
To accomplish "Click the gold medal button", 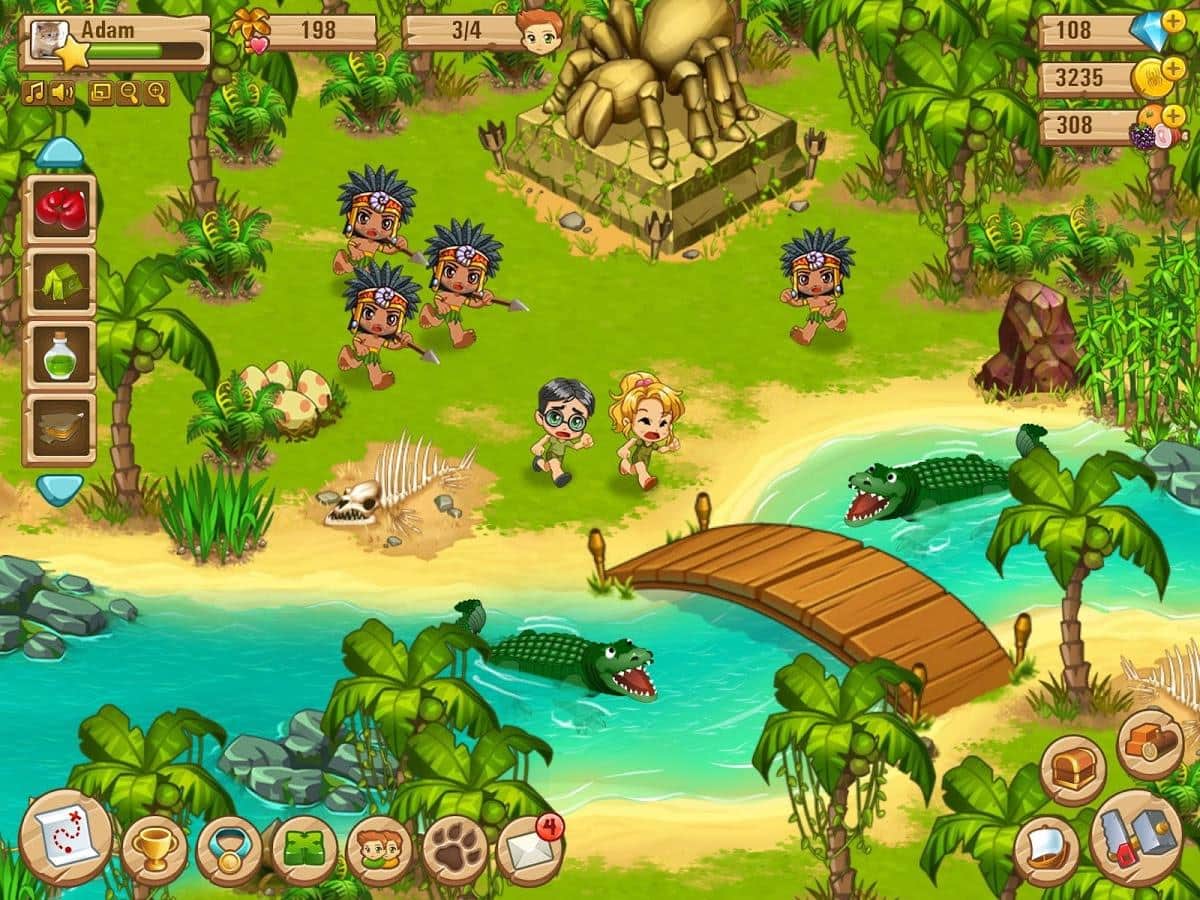I will [x=229, y=851].
